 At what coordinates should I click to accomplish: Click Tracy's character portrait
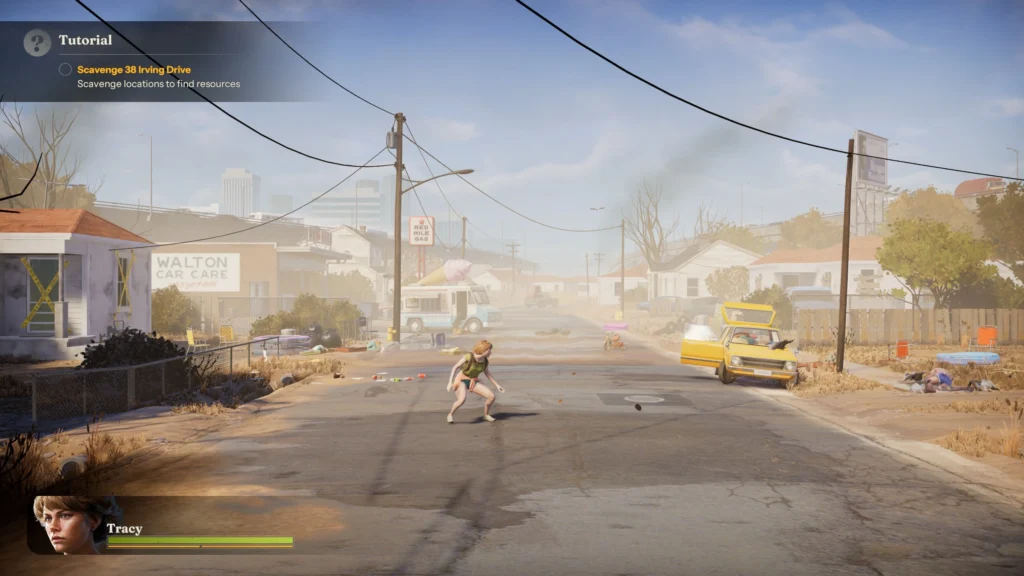[68, 524]
